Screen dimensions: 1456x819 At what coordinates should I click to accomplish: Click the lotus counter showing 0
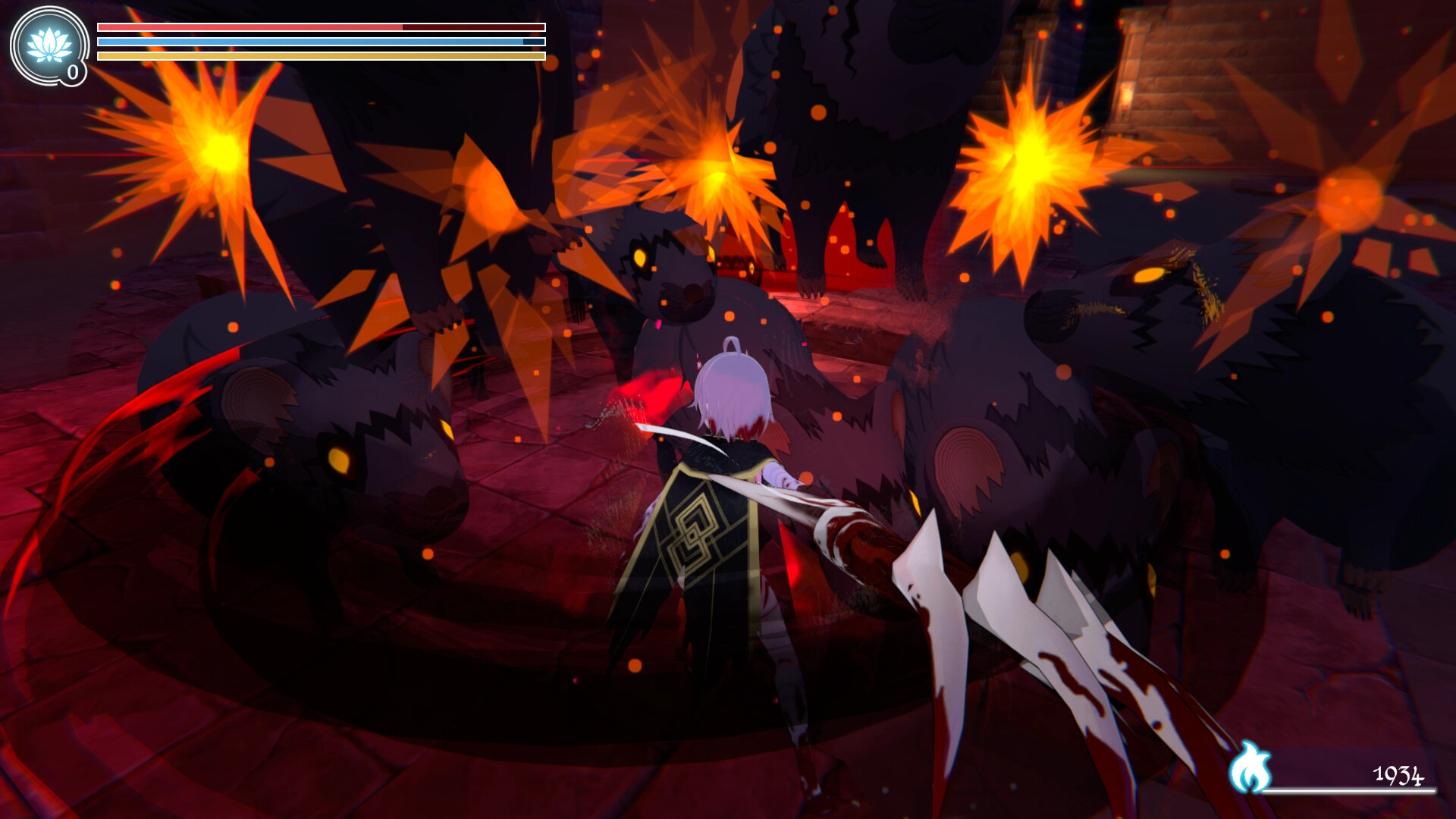point(72,73)
